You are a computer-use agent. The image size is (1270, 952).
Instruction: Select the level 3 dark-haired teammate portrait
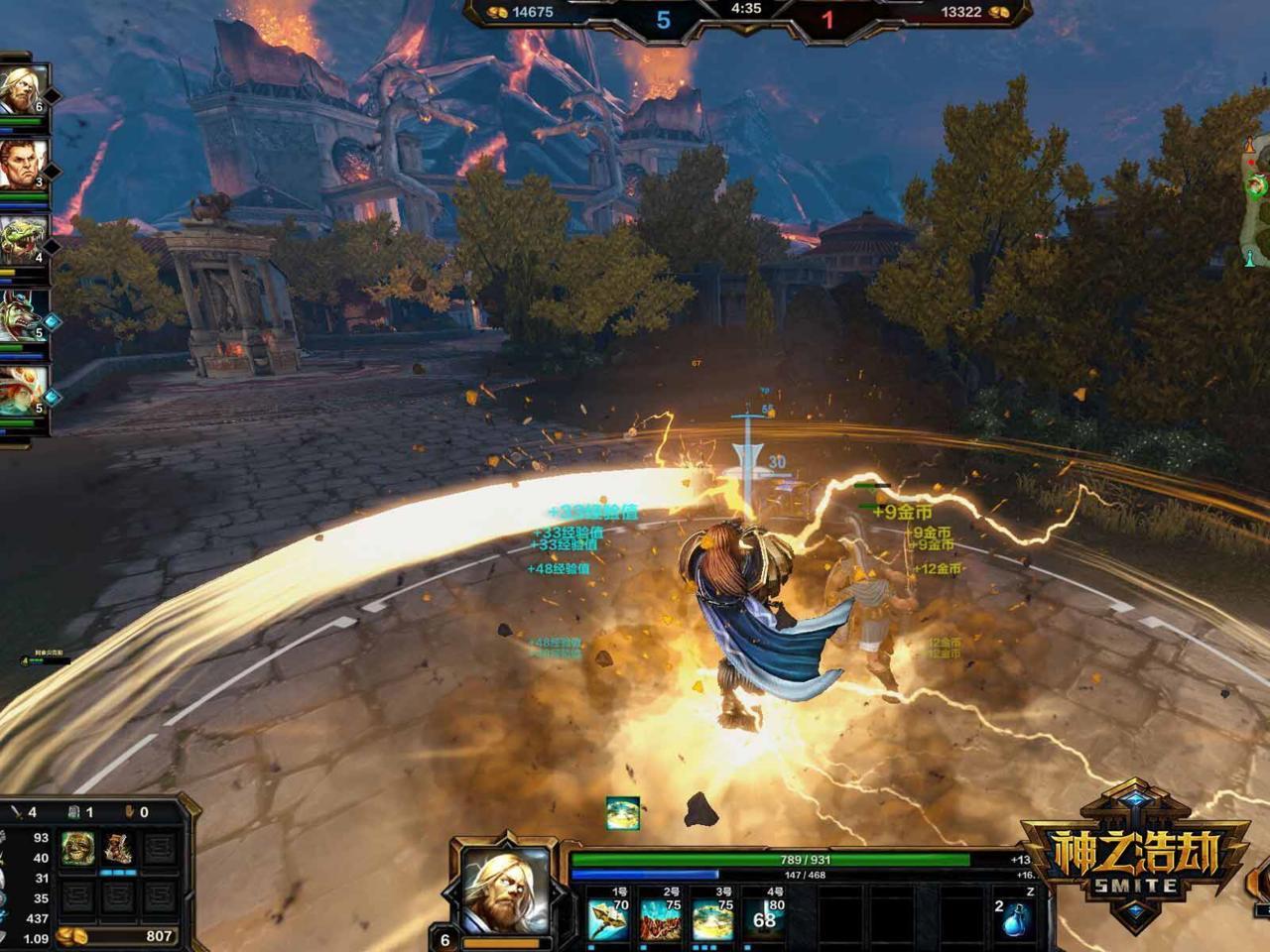(x=22, y=166)
